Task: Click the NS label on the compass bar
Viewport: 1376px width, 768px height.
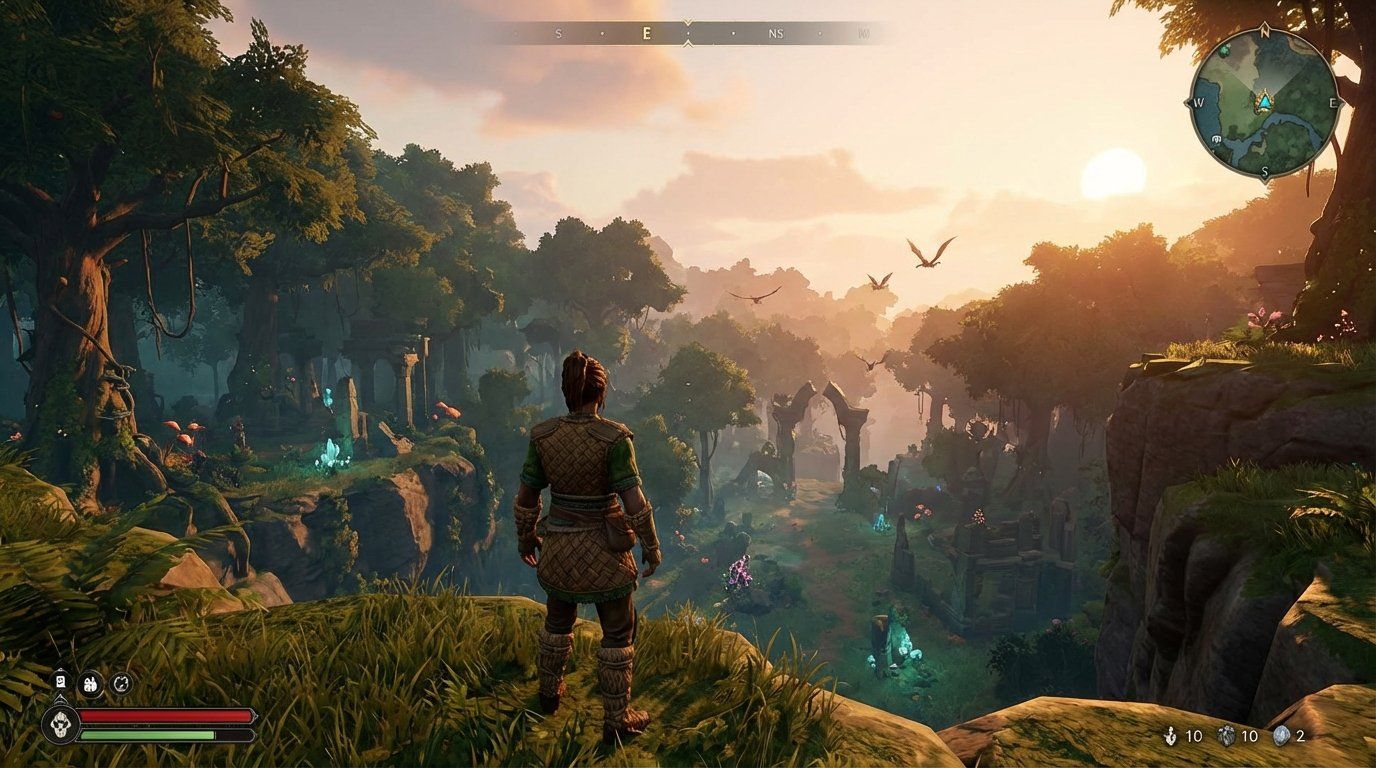Action: pos(775,32)
